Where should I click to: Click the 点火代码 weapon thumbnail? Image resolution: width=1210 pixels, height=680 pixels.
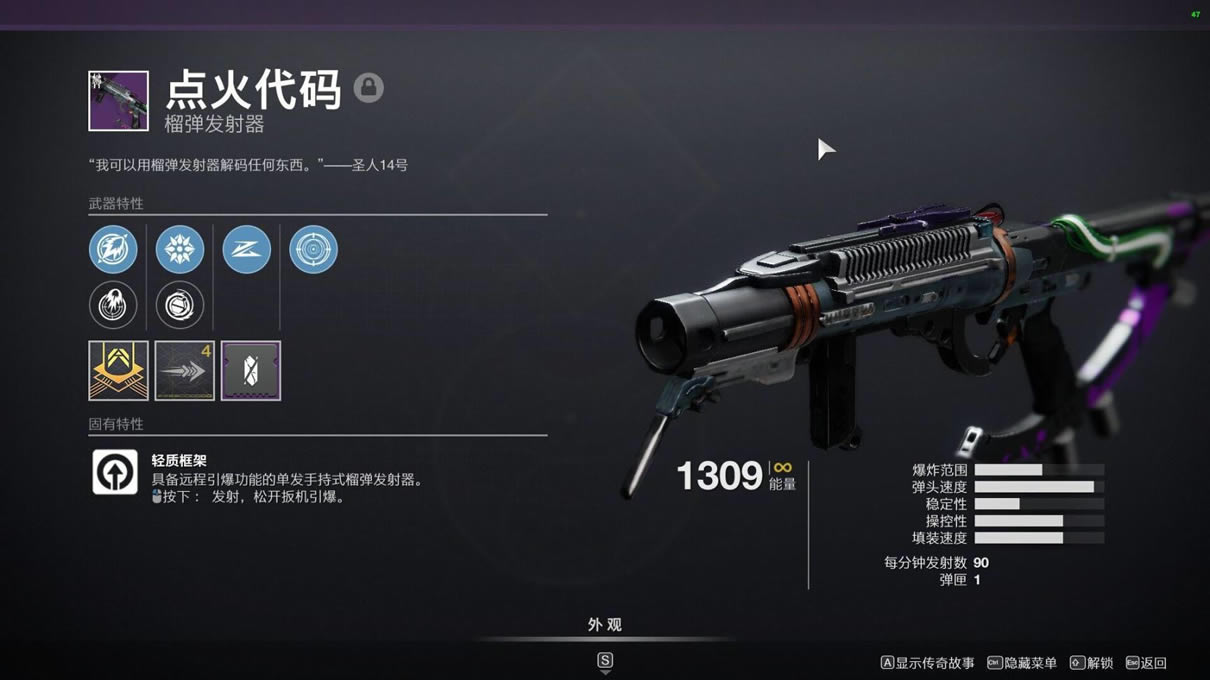point(118,101)
